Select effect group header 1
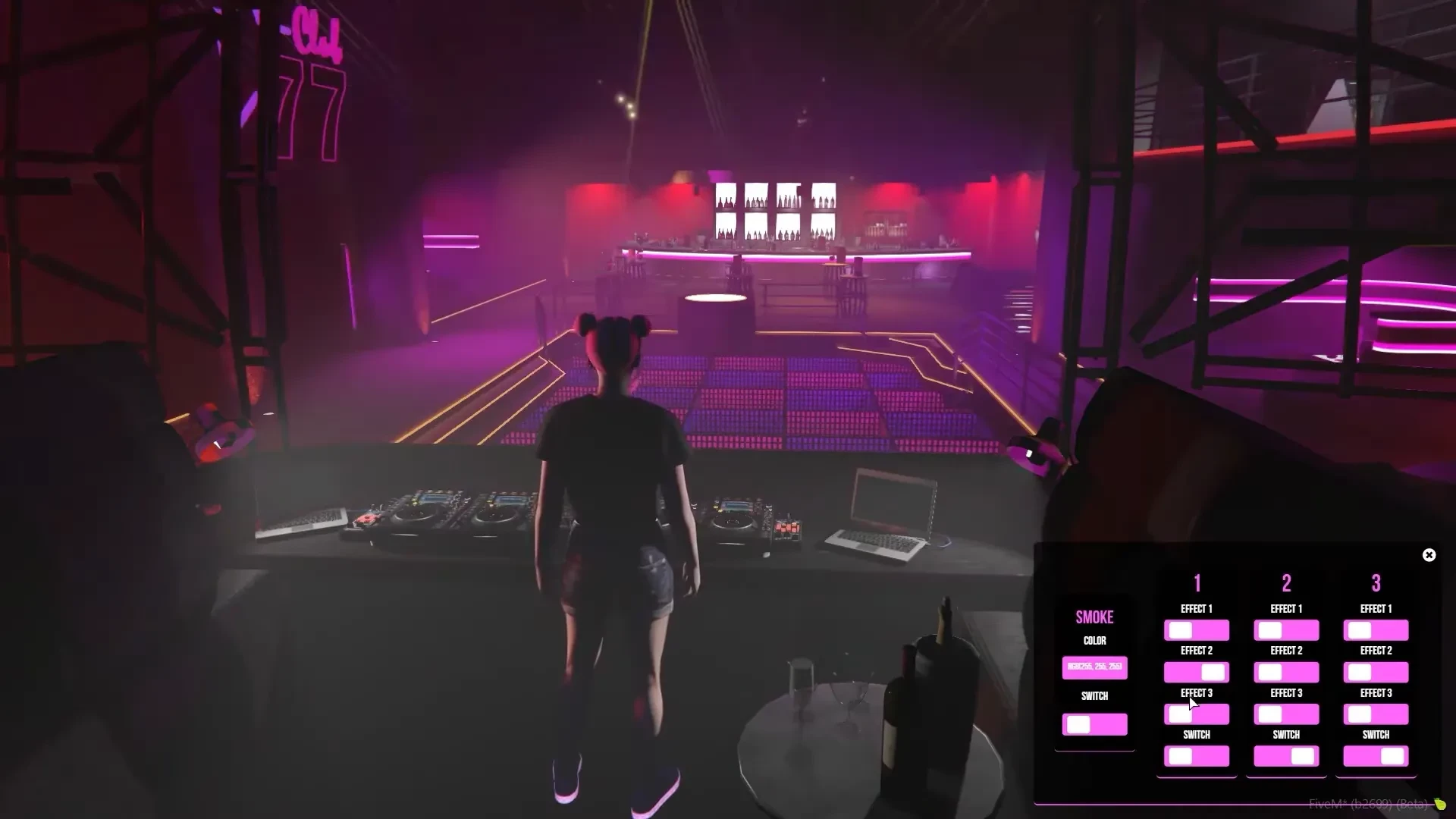This screenshot has width=1456, height=819. tap(1196, 584)
